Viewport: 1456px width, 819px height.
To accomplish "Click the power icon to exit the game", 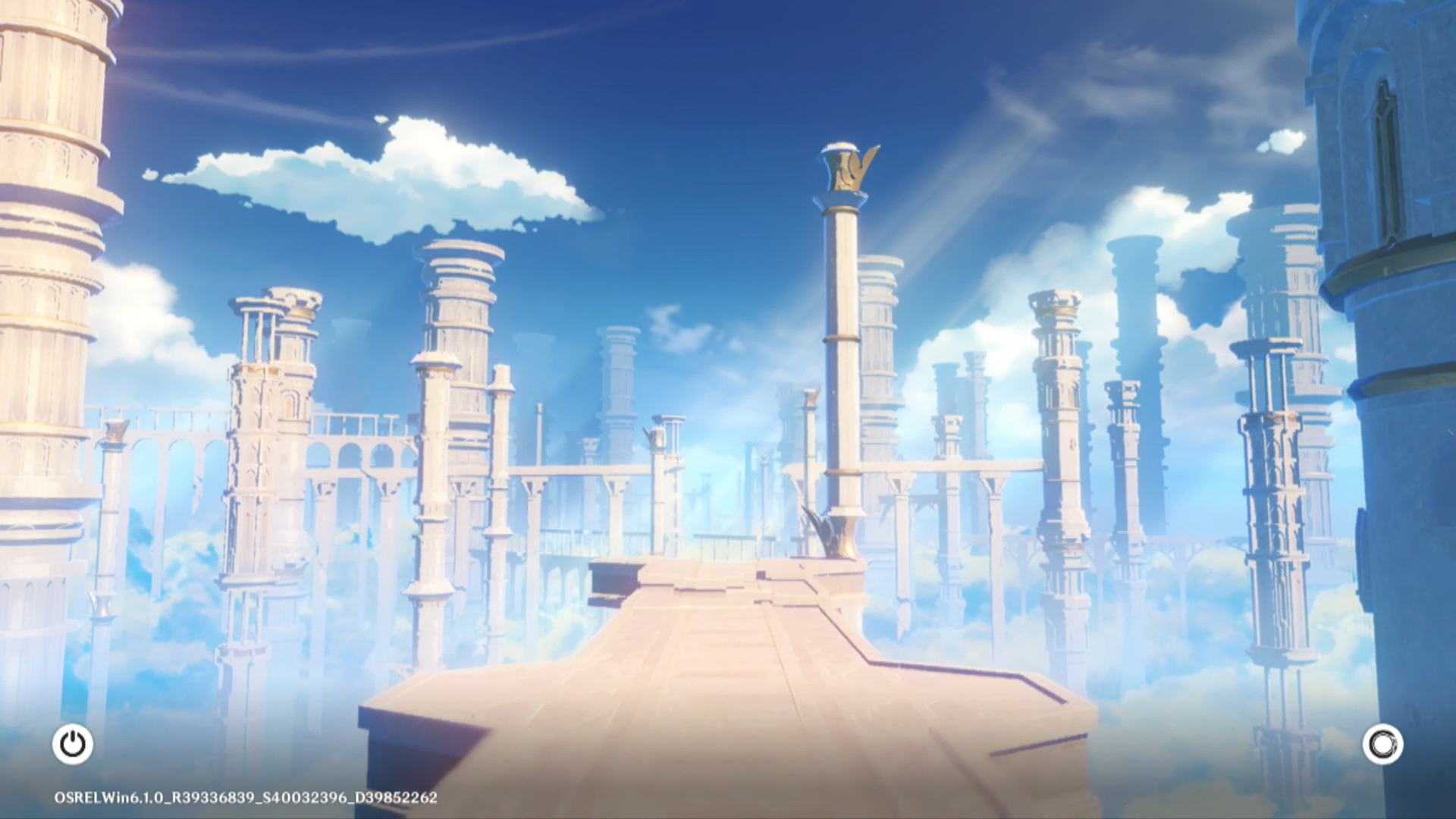I will [73, 744].
